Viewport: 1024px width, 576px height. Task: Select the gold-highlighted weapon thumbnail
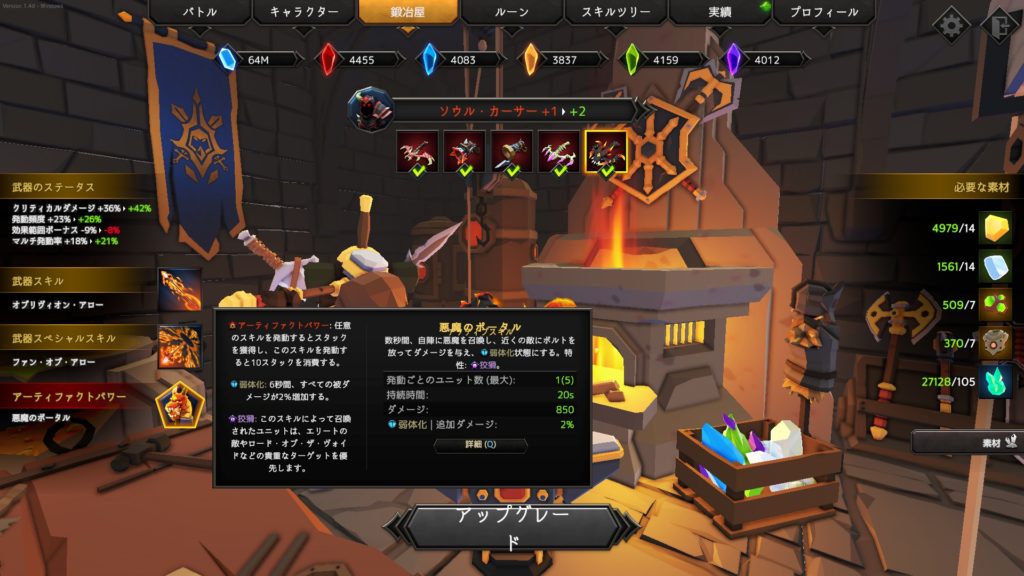click(606, 151)
